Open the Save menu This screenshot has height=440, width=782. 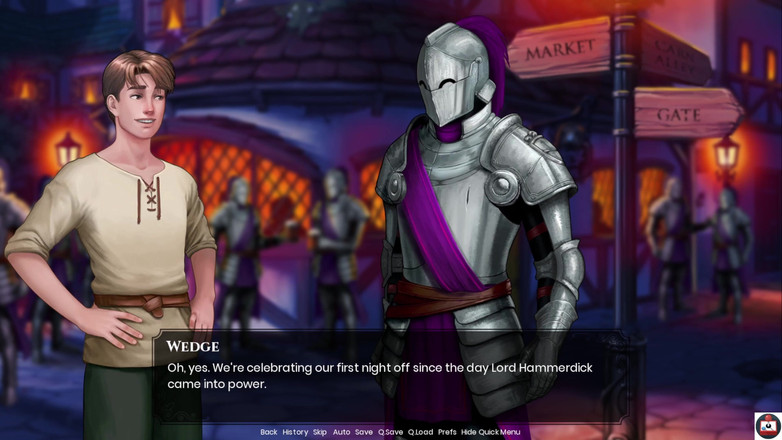[364, 432]
